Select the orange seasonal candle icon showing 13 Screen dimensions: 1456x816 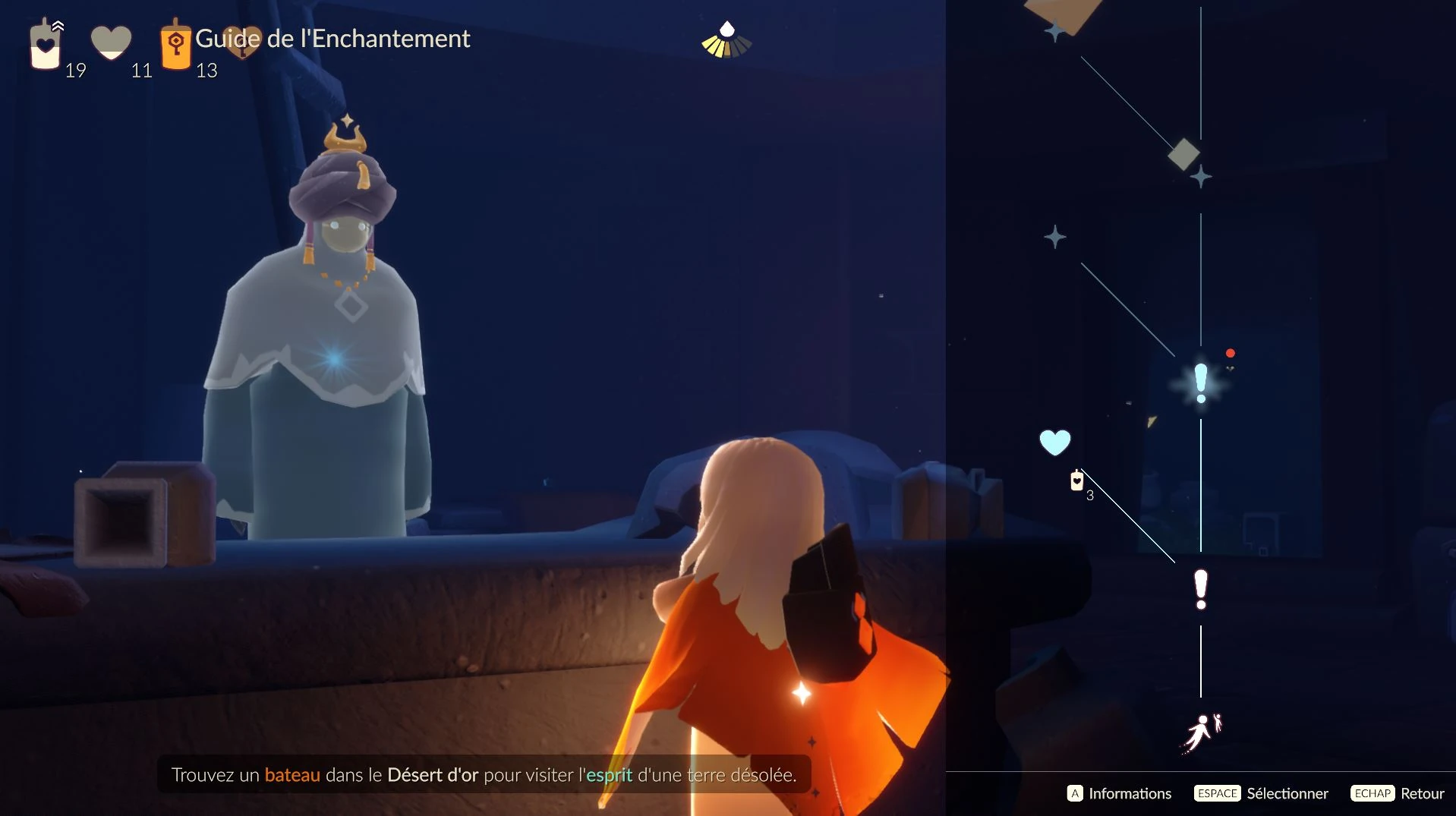click(175, 46)
